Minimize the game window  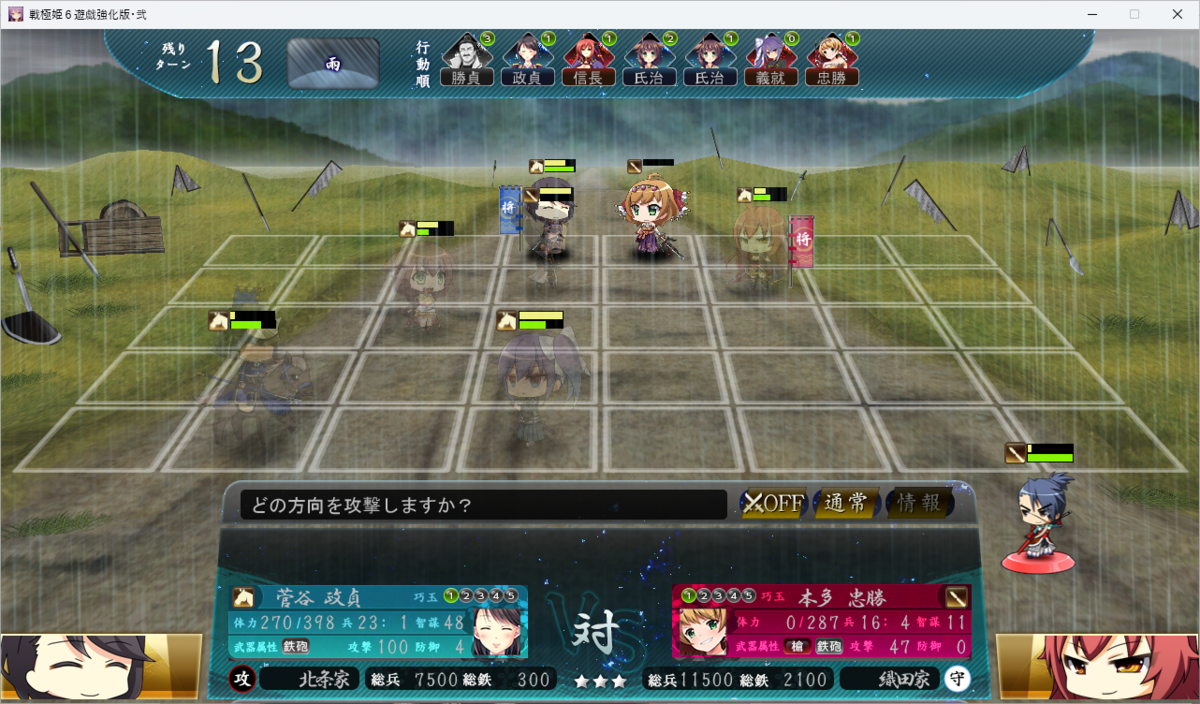tap(1088, 14)
